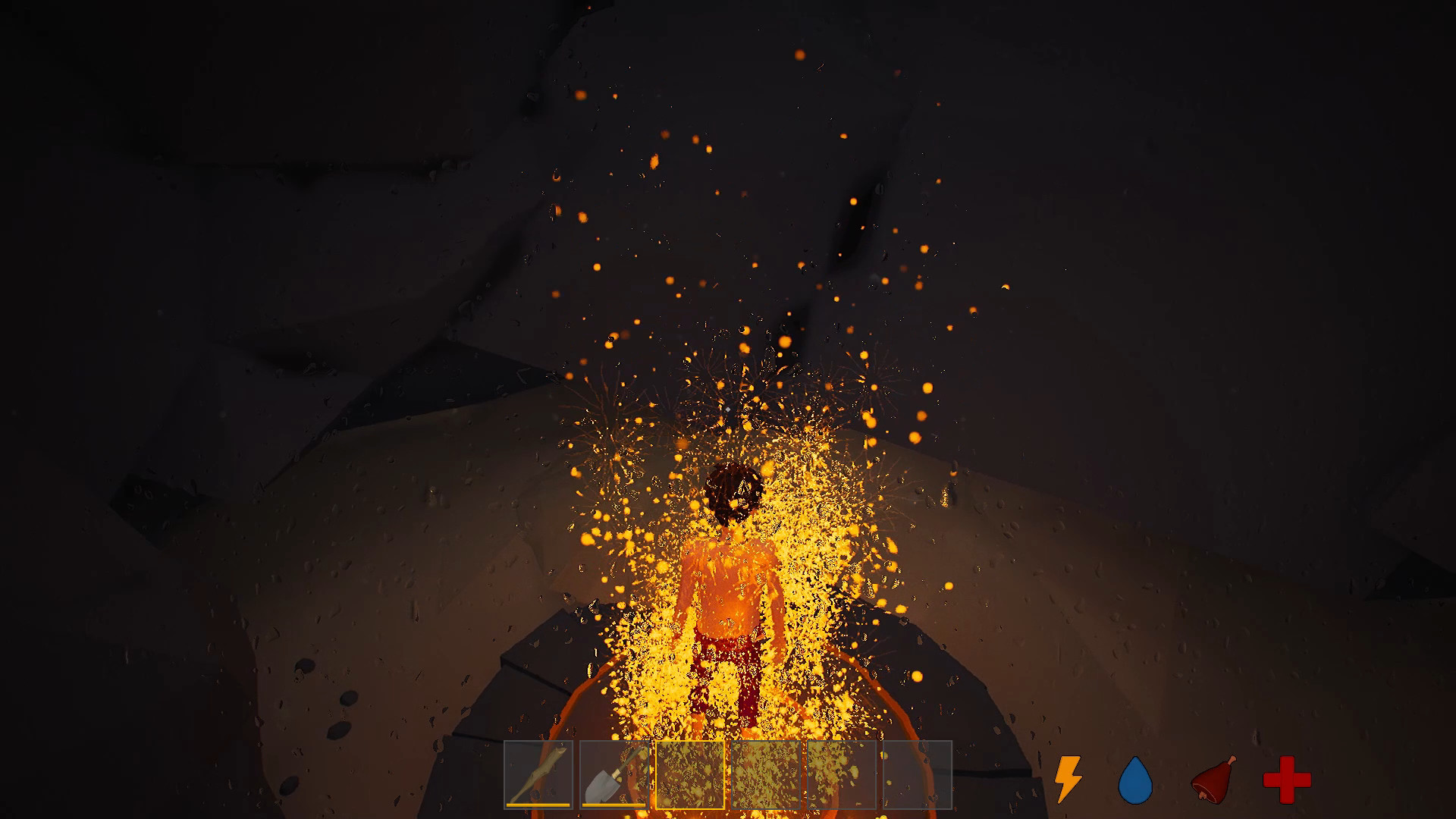Click the shovel's durability bar
The width and height of the screenshot is (1456, 819).
tap(613, 804)
